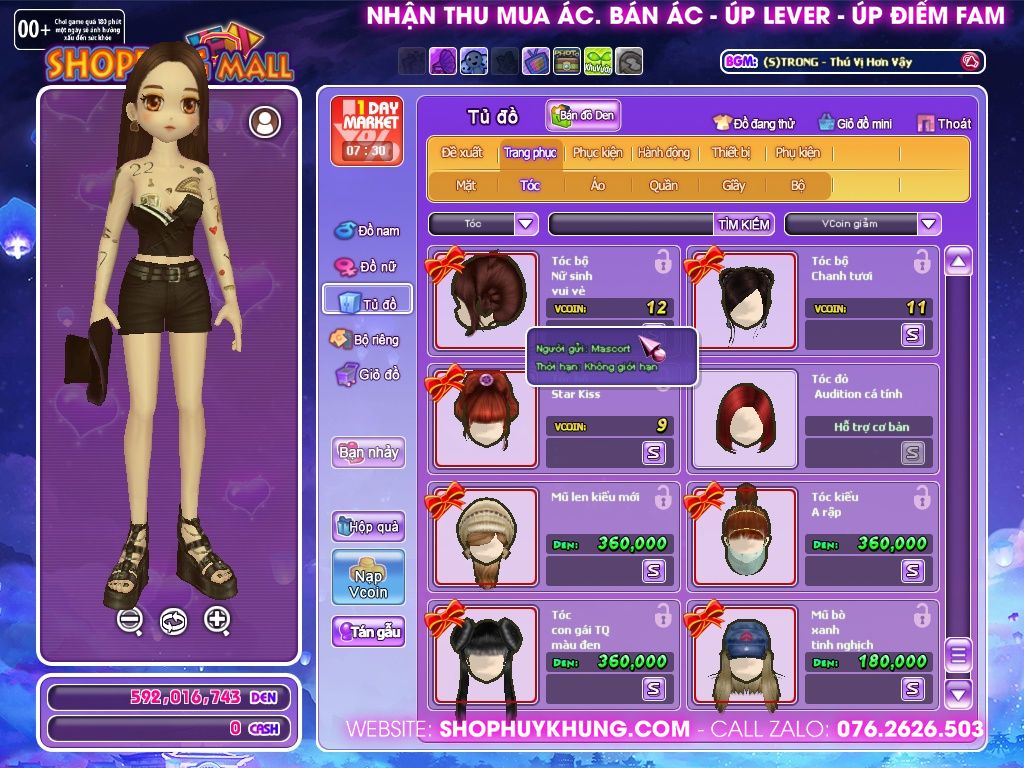1024x768 pixels.
Task: Choose the Áo clothing subcategory
Action: 598,185
